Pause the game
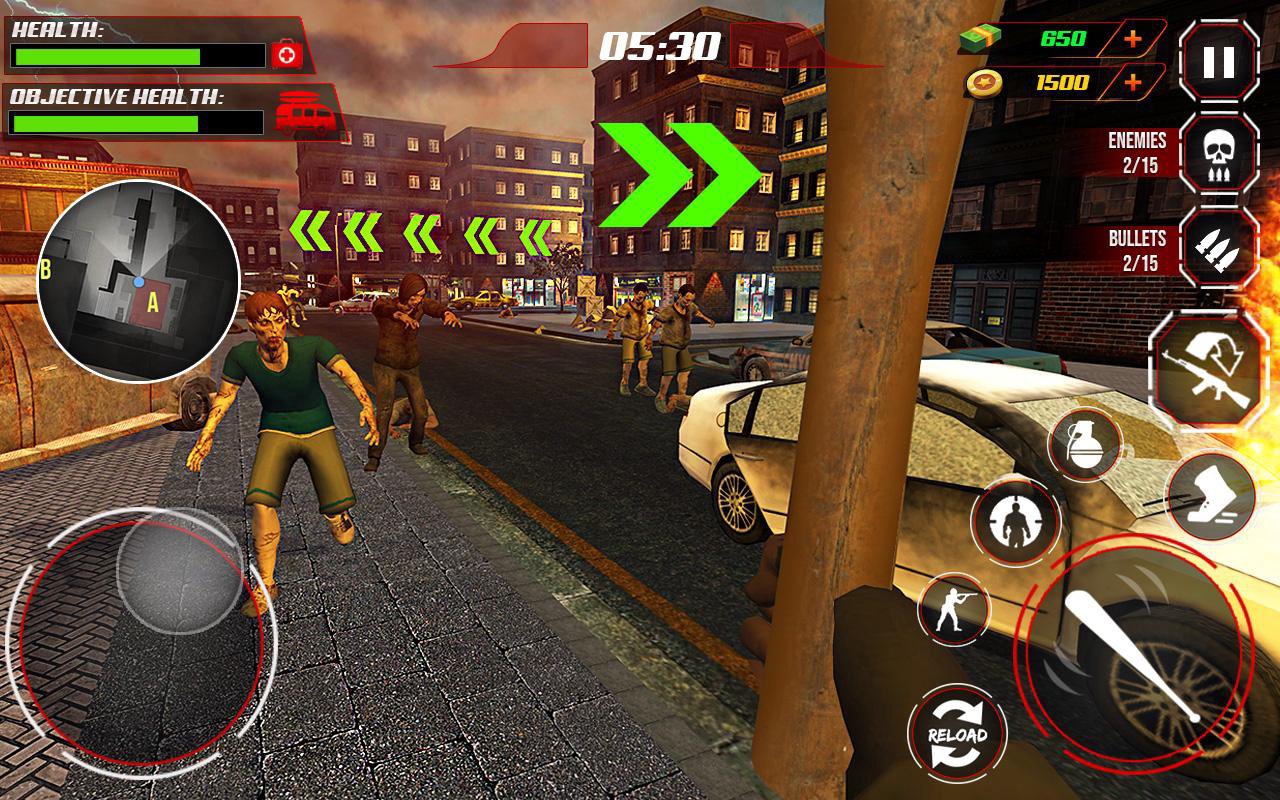Screen dimensions: 1280x800 pyautogui.click(x=1218, y=62)
